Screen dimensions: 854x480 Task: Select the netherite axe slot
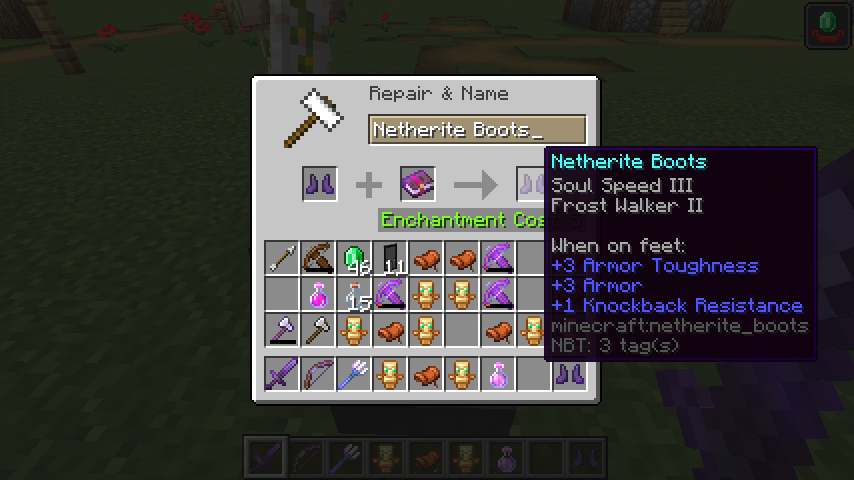tap(282, 330)
